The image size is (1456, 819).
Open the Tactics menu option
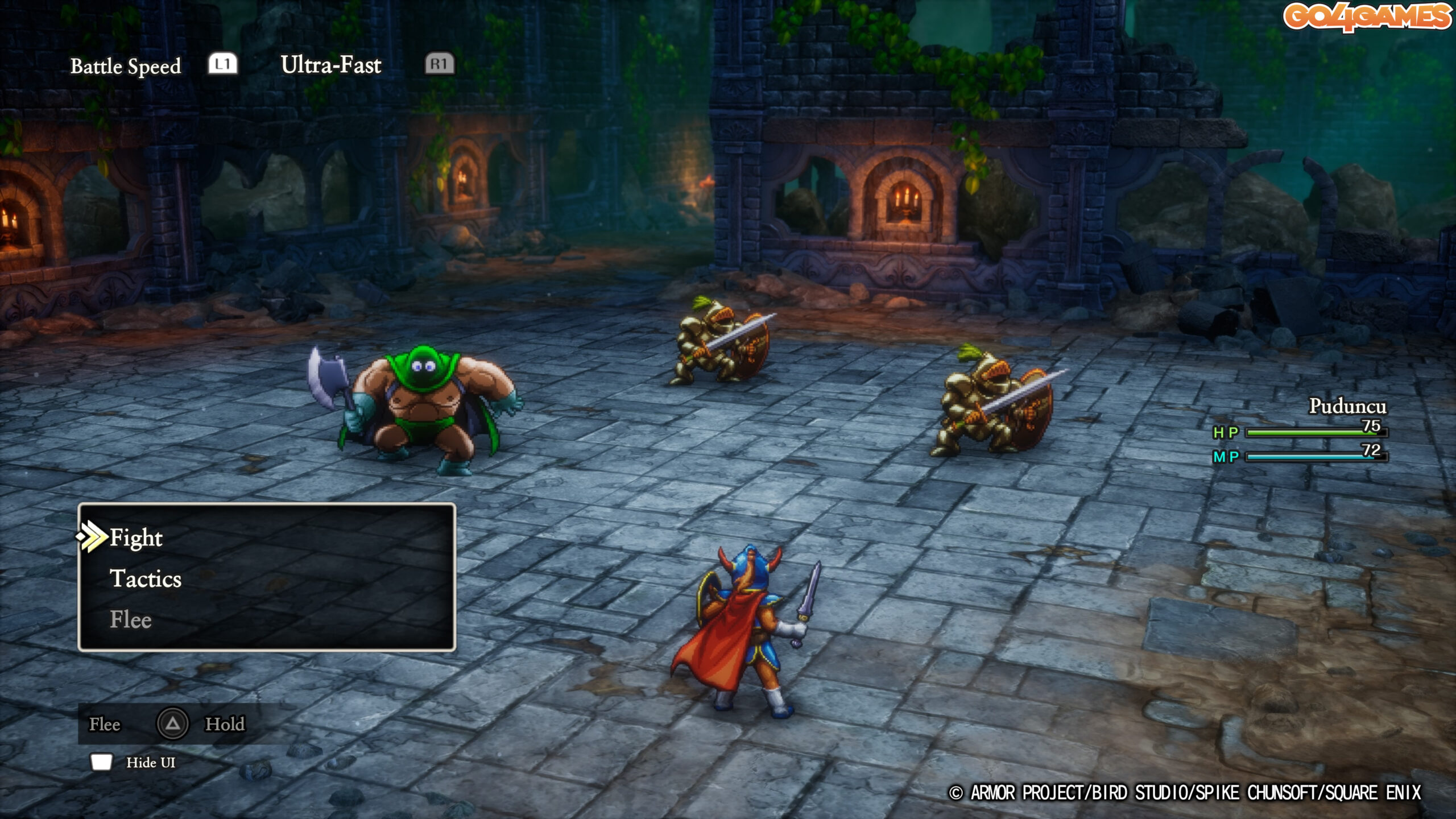coord(146,578)
